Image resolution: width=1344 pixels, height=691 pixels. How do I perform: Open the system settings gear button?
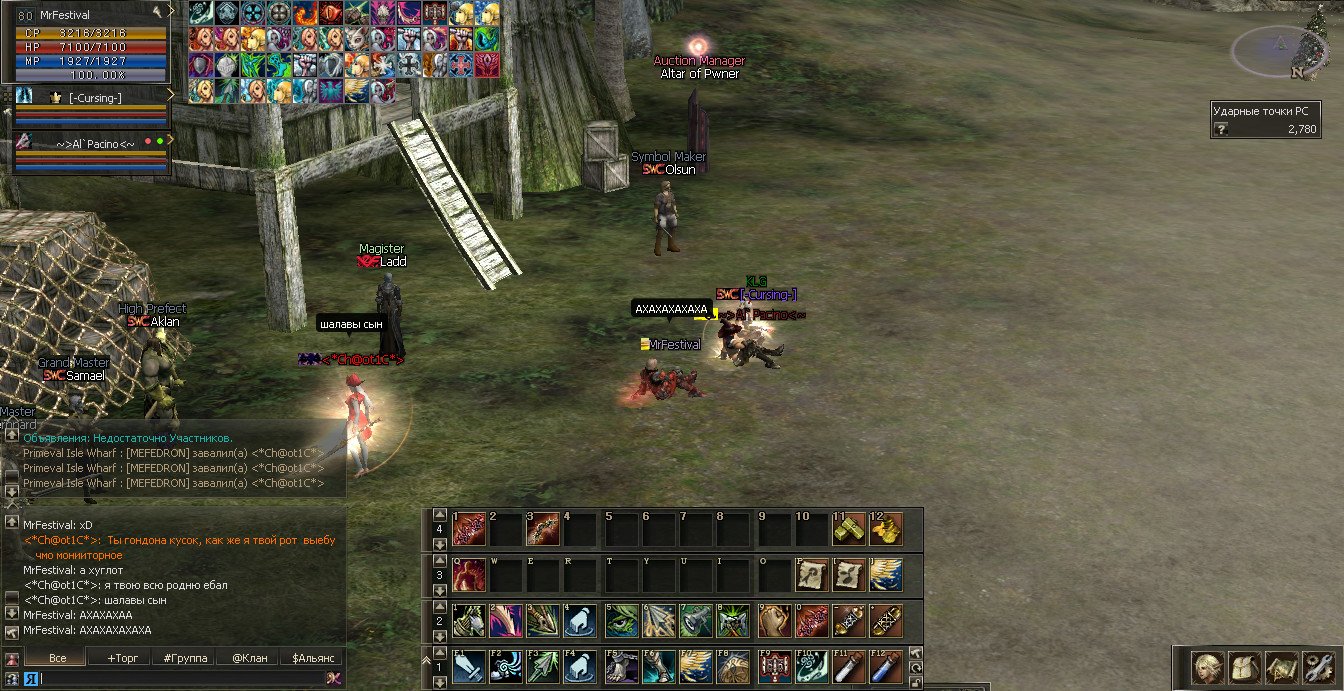(1317, 668)
